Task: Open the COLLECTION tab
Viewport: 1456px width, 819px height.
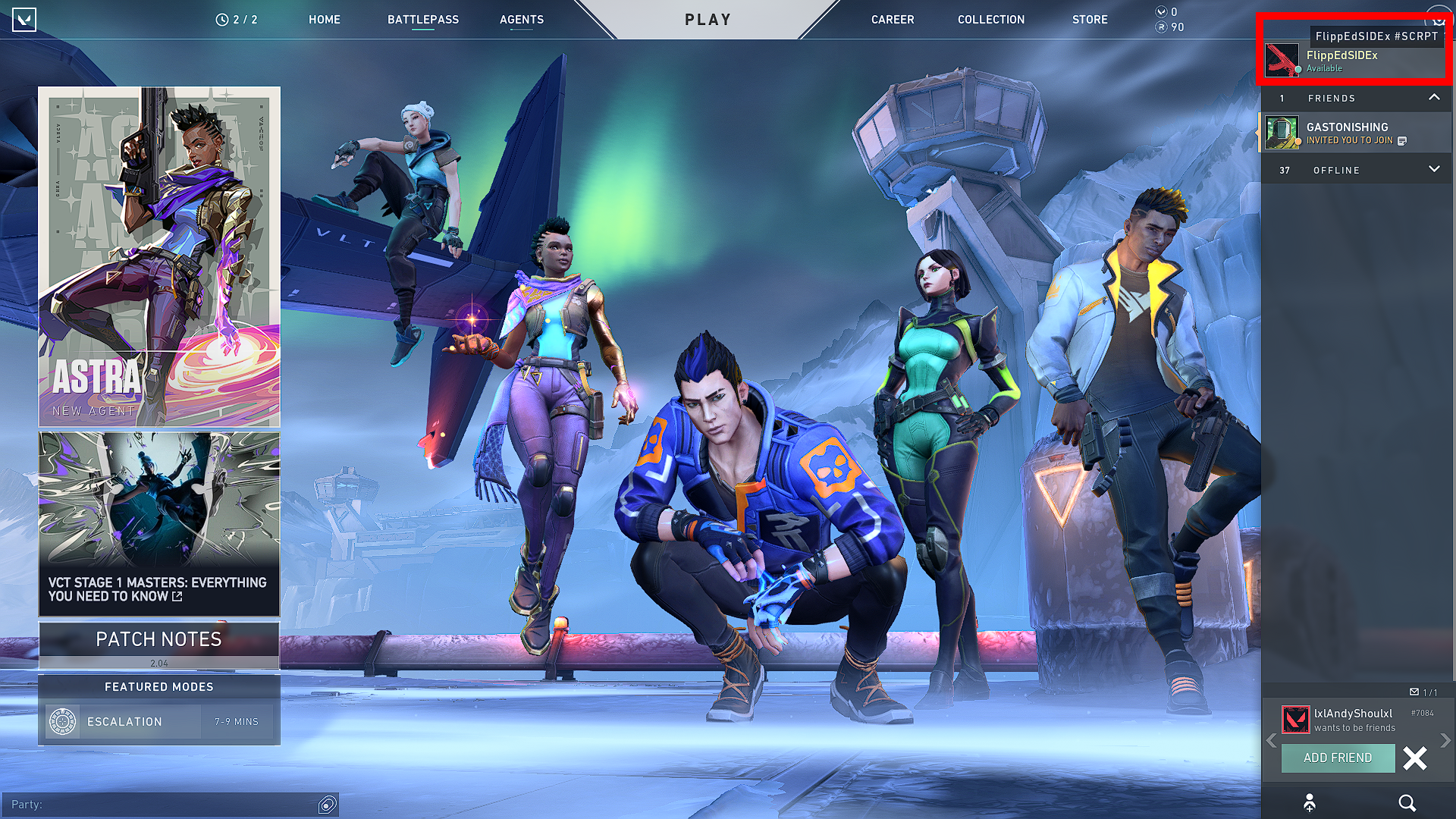Action: click(x=990, y=20)
